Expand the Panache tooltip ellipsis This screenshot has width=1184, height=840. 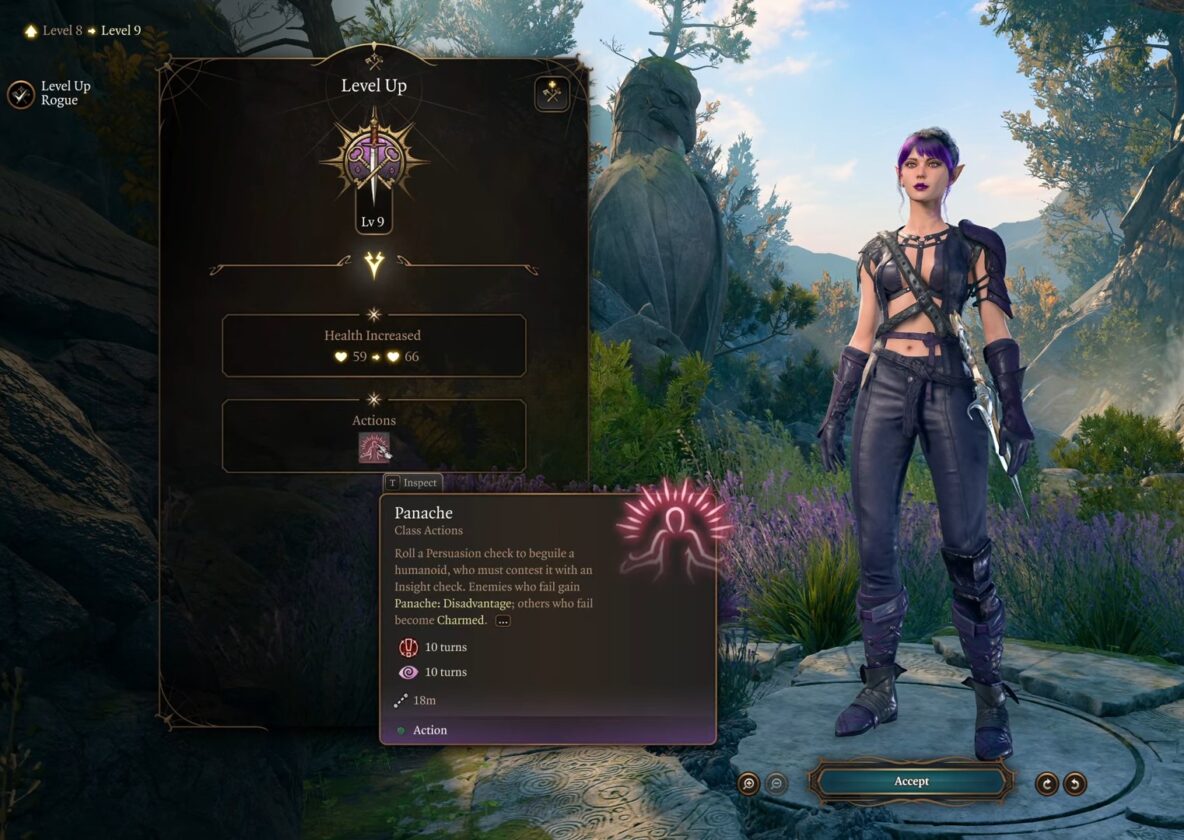(x=503, y=620)
